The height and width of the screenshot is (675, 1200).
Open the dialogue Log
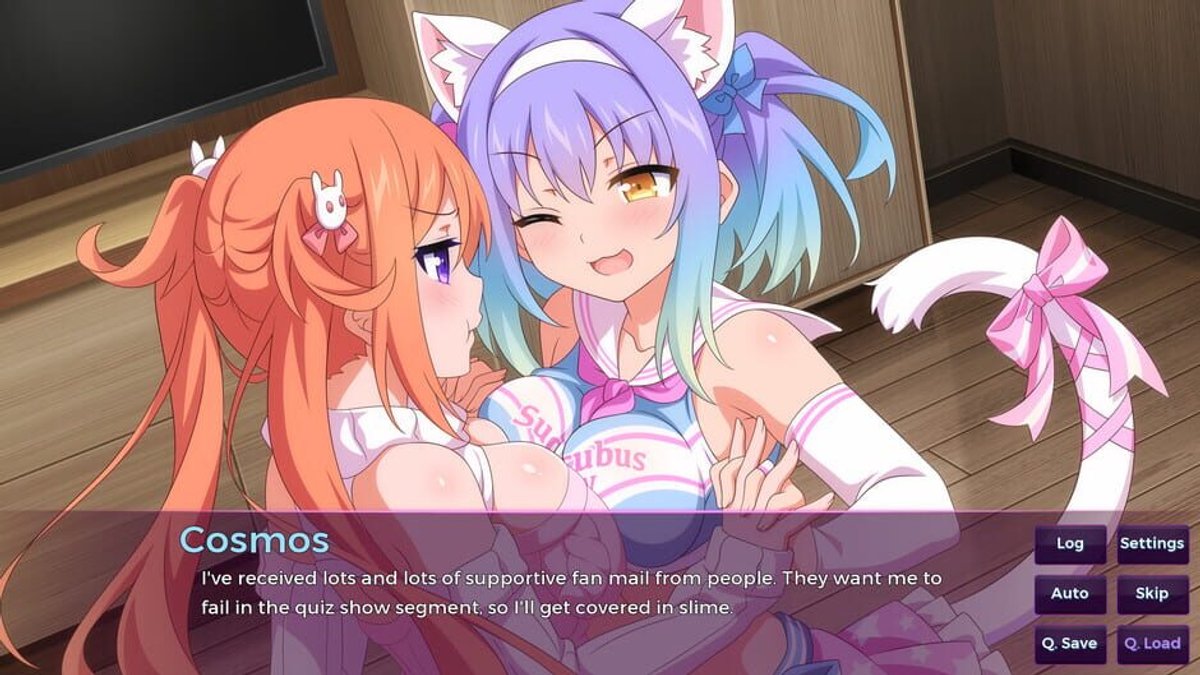[1070, 544]
